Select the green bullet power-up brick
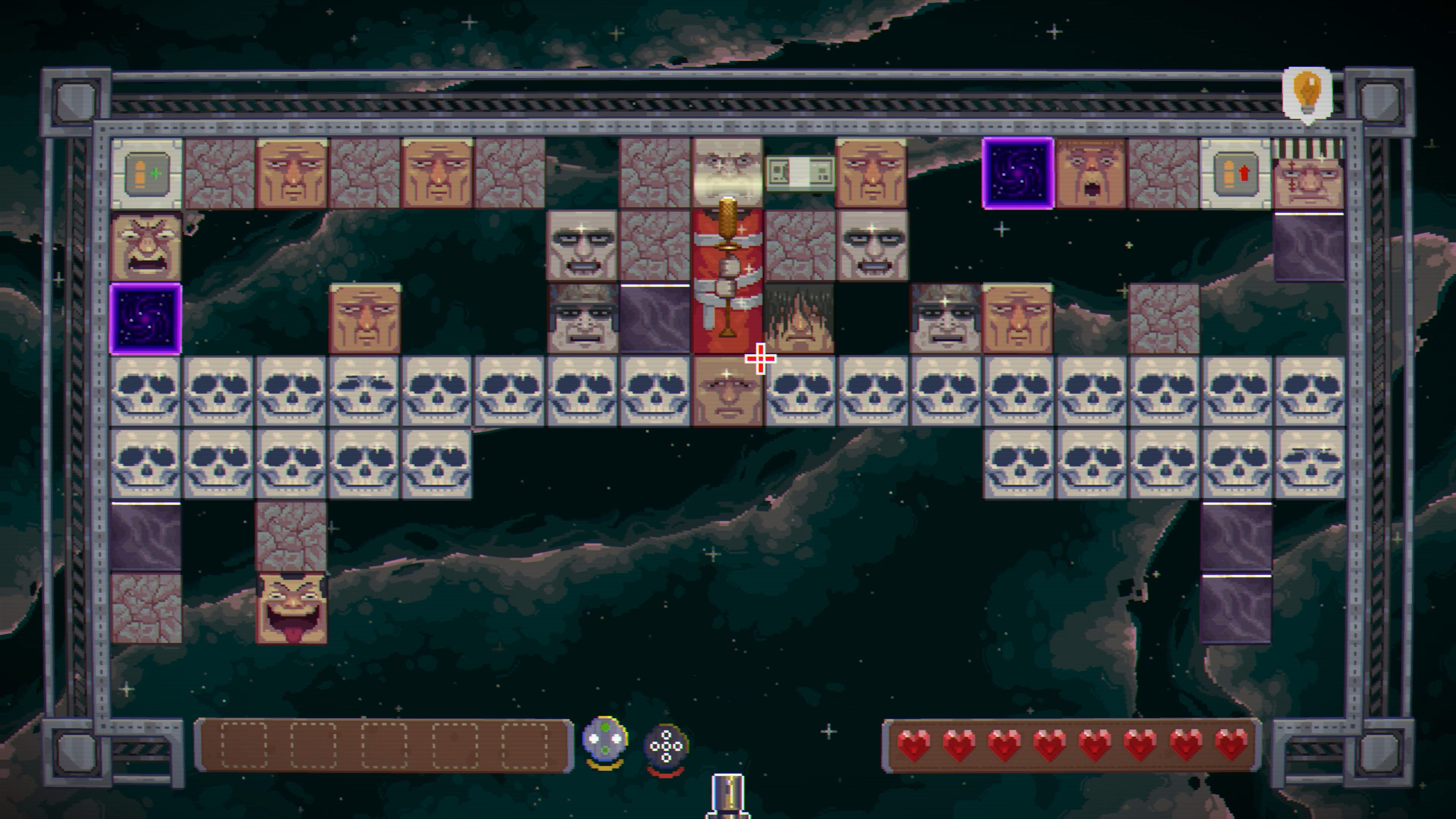Viewport: 1456px width, 819px height. (146, 174)
